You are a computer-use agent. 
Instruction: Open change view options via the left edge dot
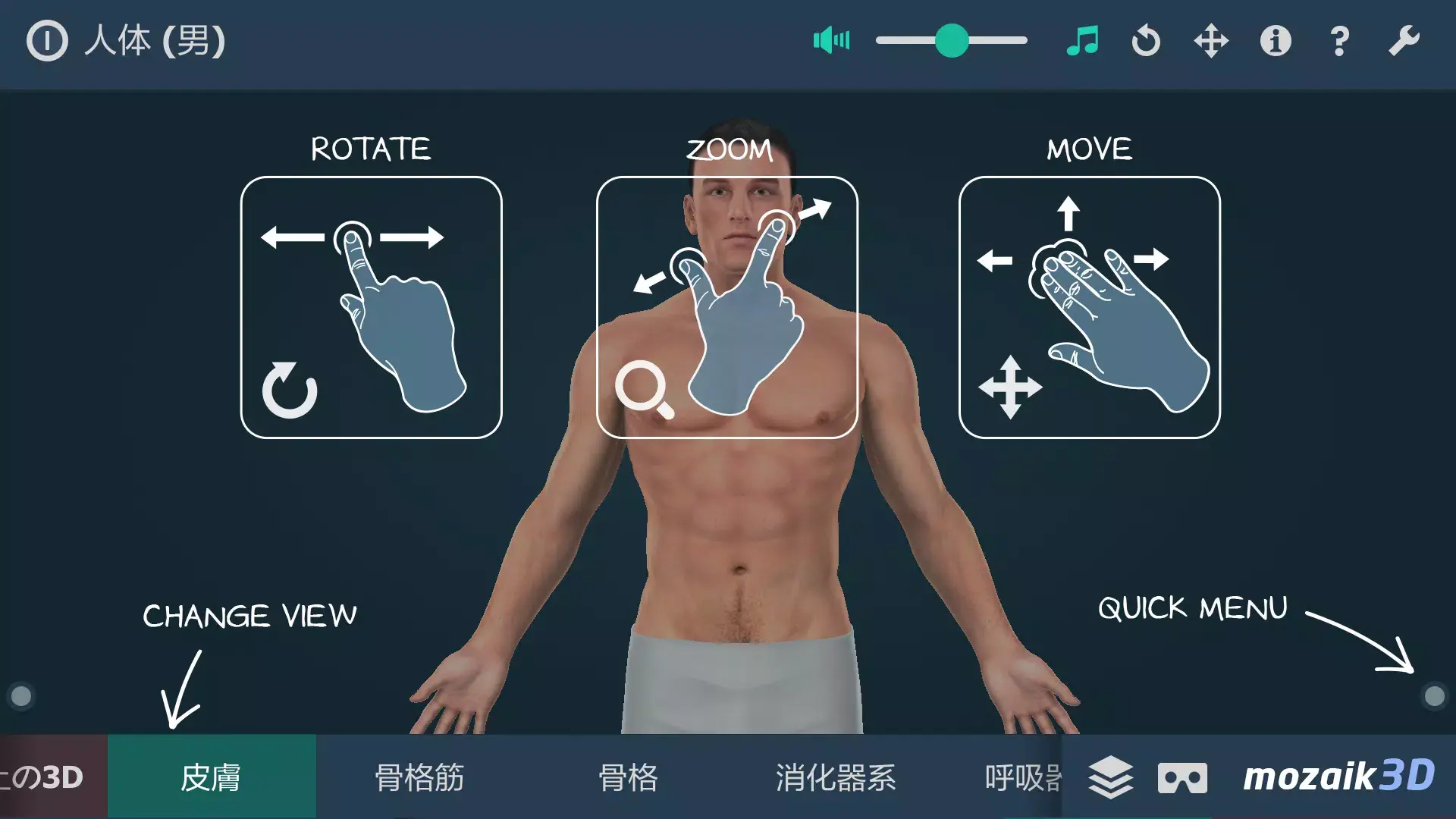click(x=20, y=694)
